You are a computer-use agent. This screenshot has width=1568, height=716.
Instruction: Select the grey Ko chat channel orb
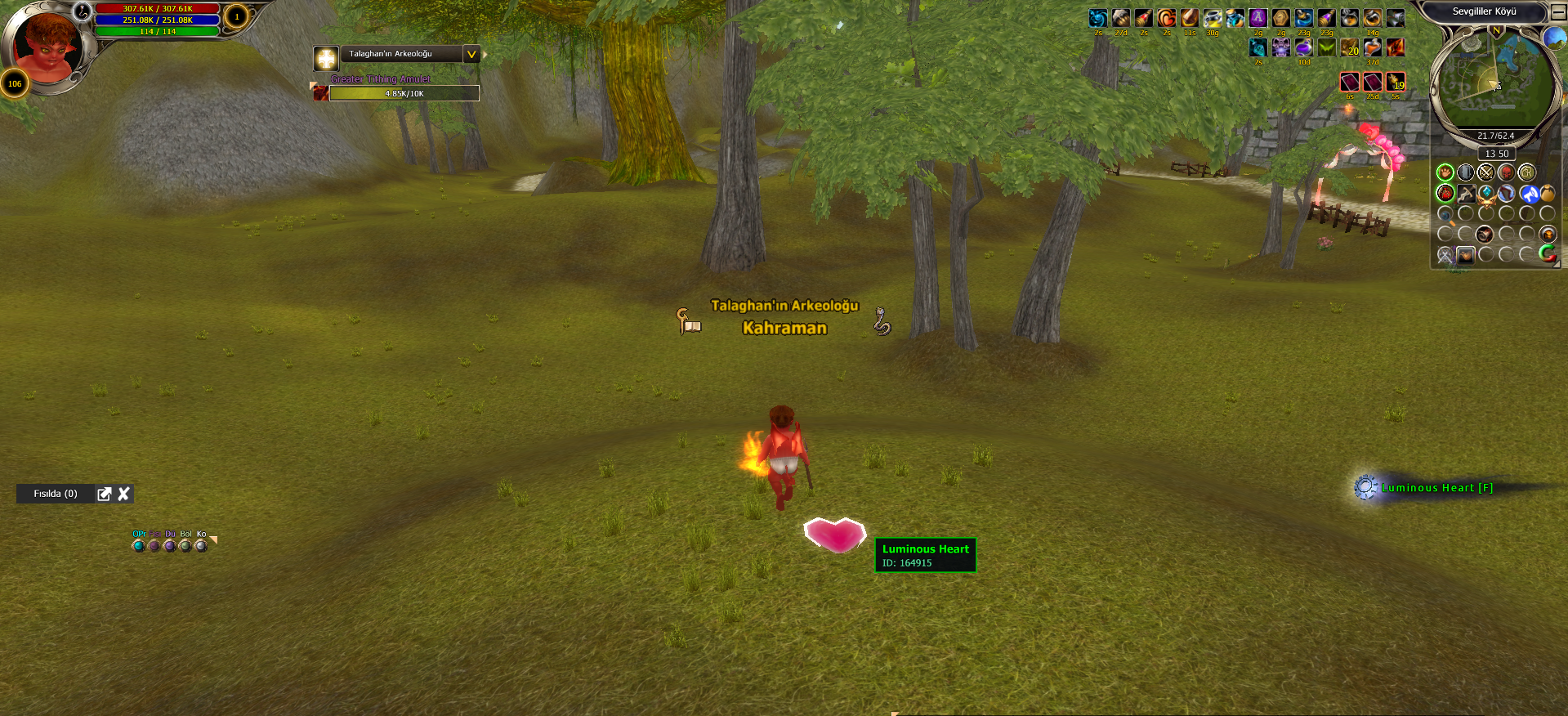click(201, 546)
